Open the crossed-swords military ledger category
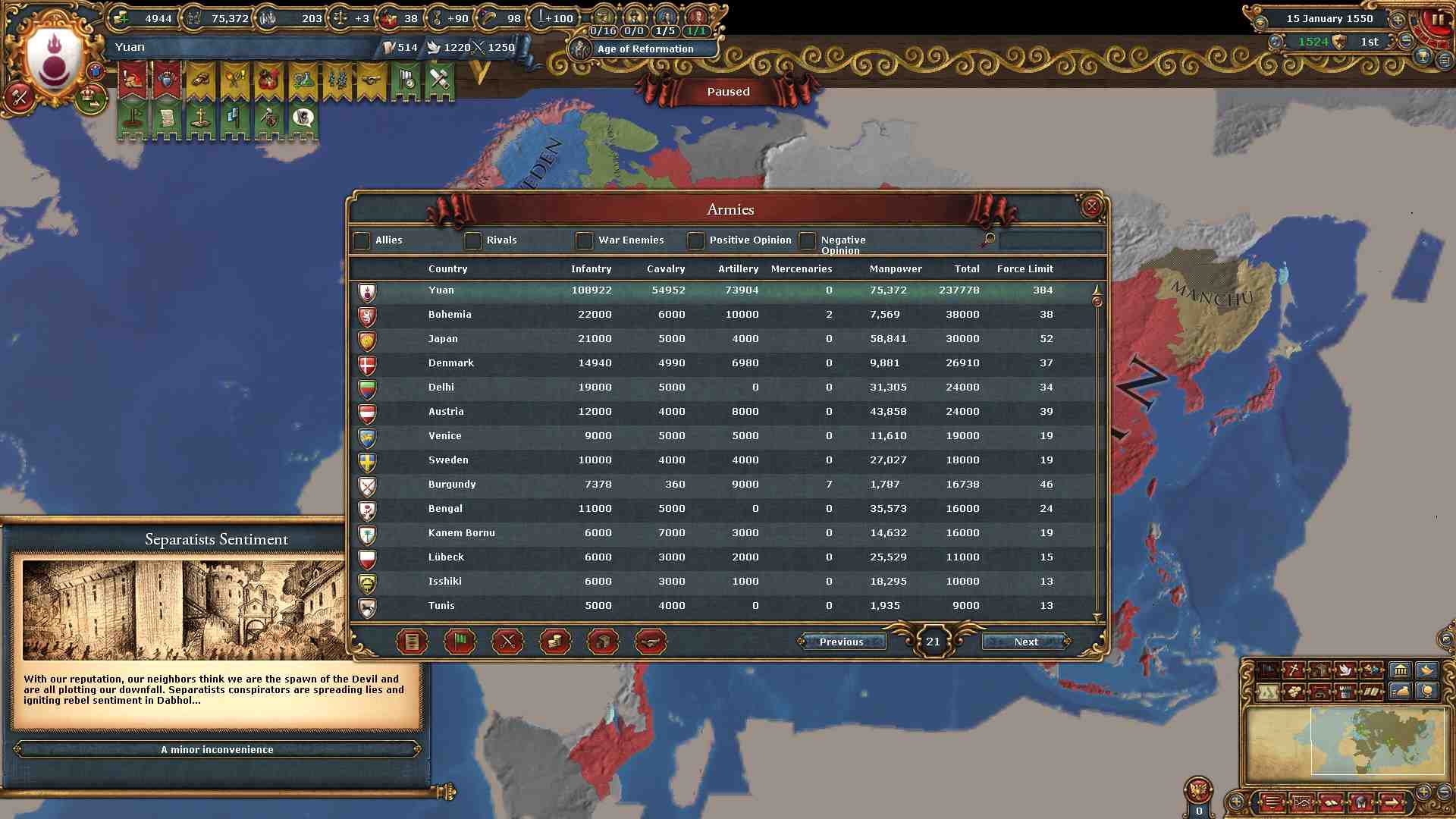1456x819 pixels. tap(507, 642)
